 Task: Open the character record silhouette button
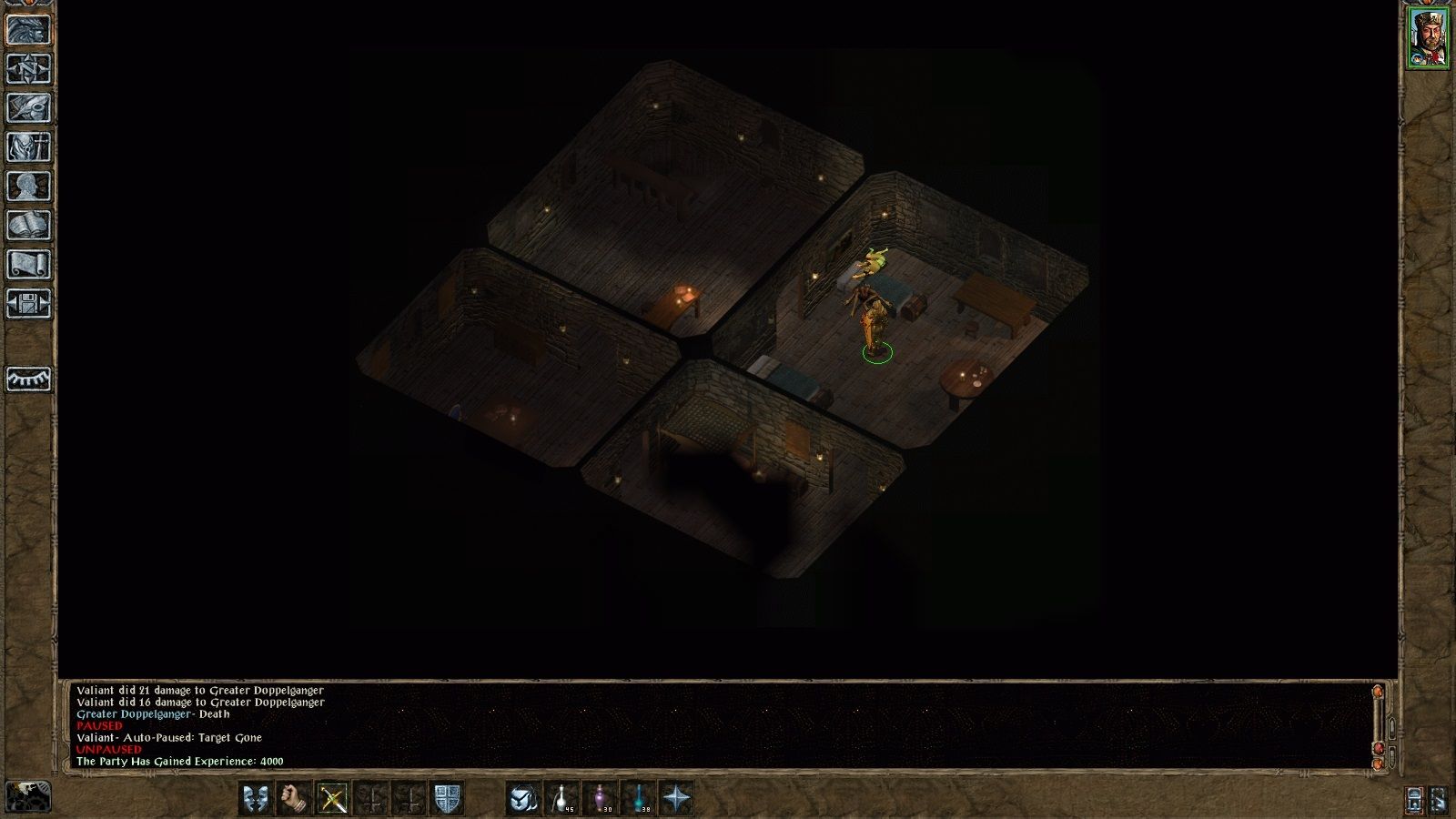(x=28, y=187)
